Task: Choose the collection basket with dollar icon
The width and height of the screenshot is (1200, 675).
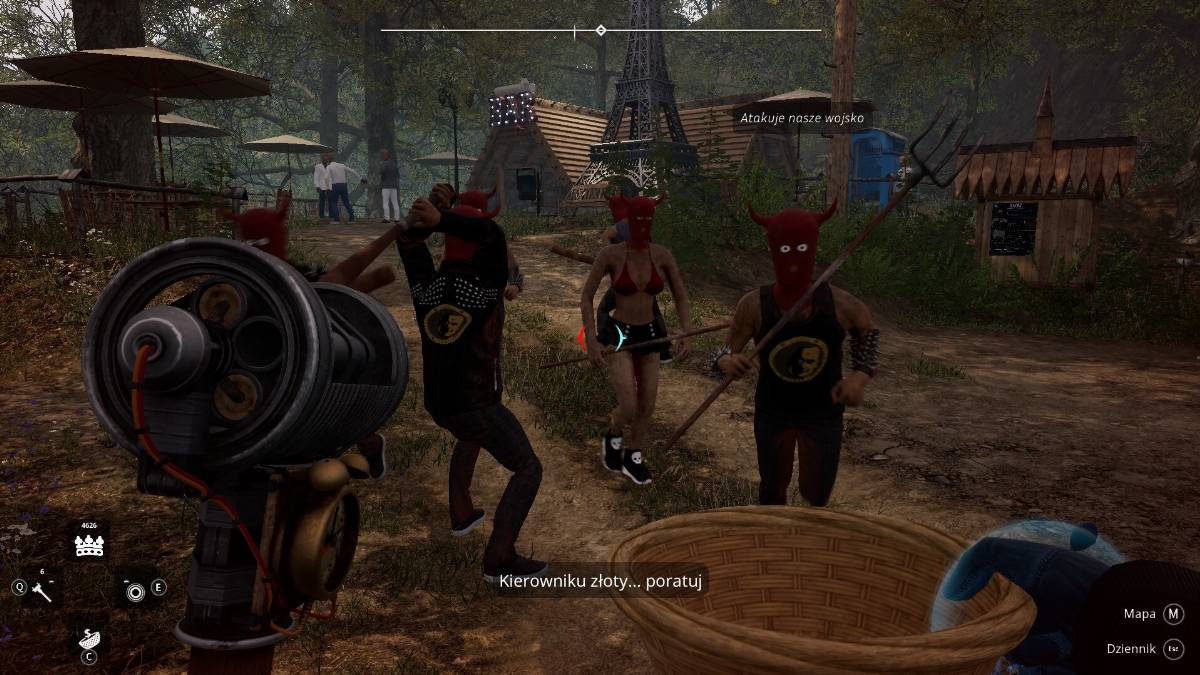Action: tap(90, 637)
